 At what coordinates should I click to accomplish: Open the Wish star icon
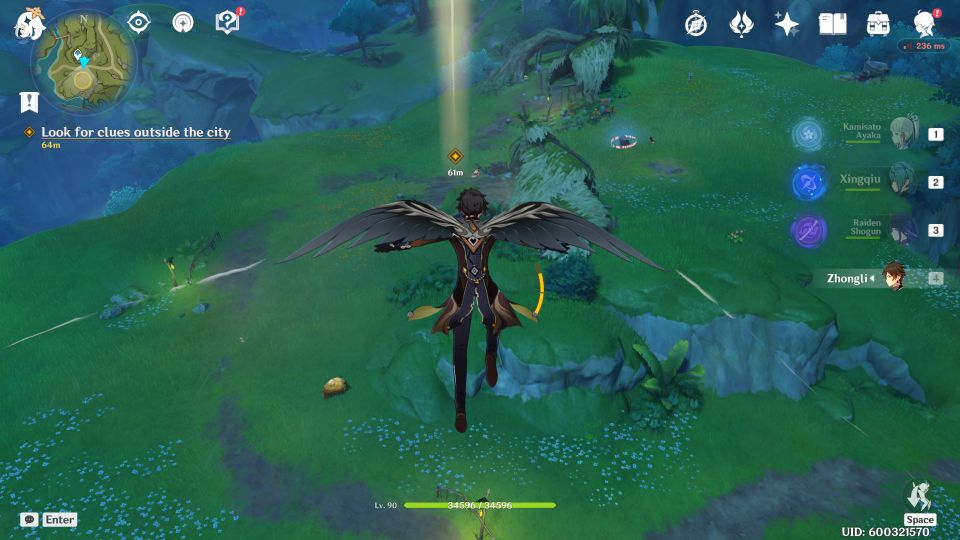tap(787, 24)
